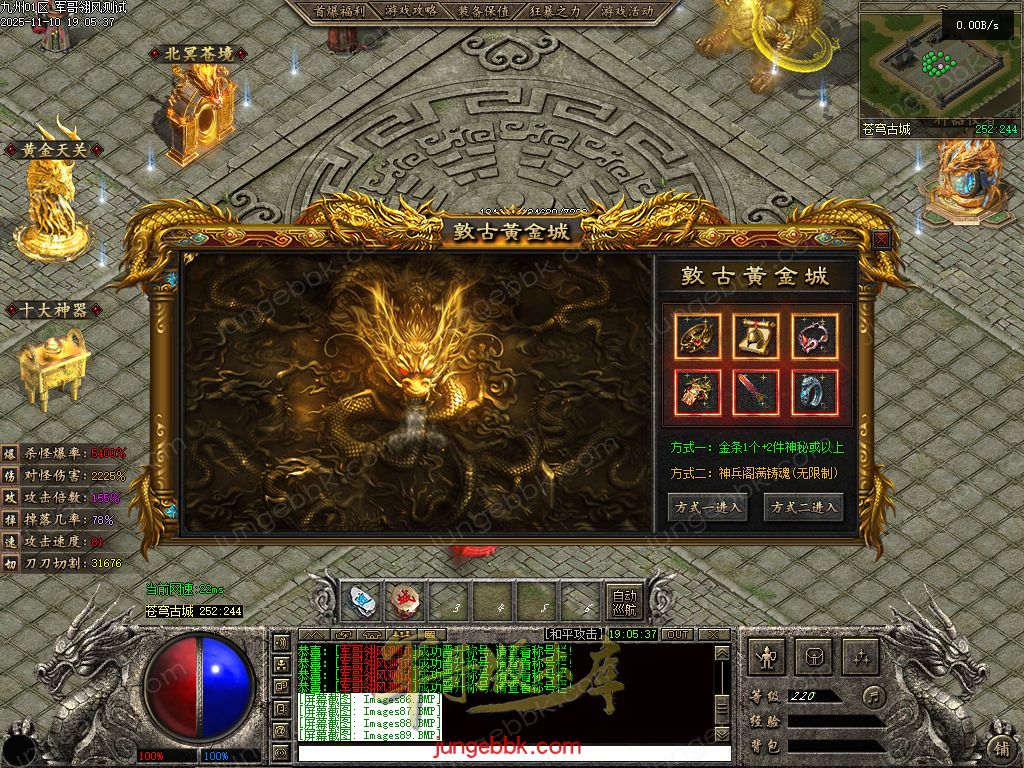Viewport: 1024px width, 768px height.
Task: Click the 铺 shop button
Action: click(x=1000, y=747)
